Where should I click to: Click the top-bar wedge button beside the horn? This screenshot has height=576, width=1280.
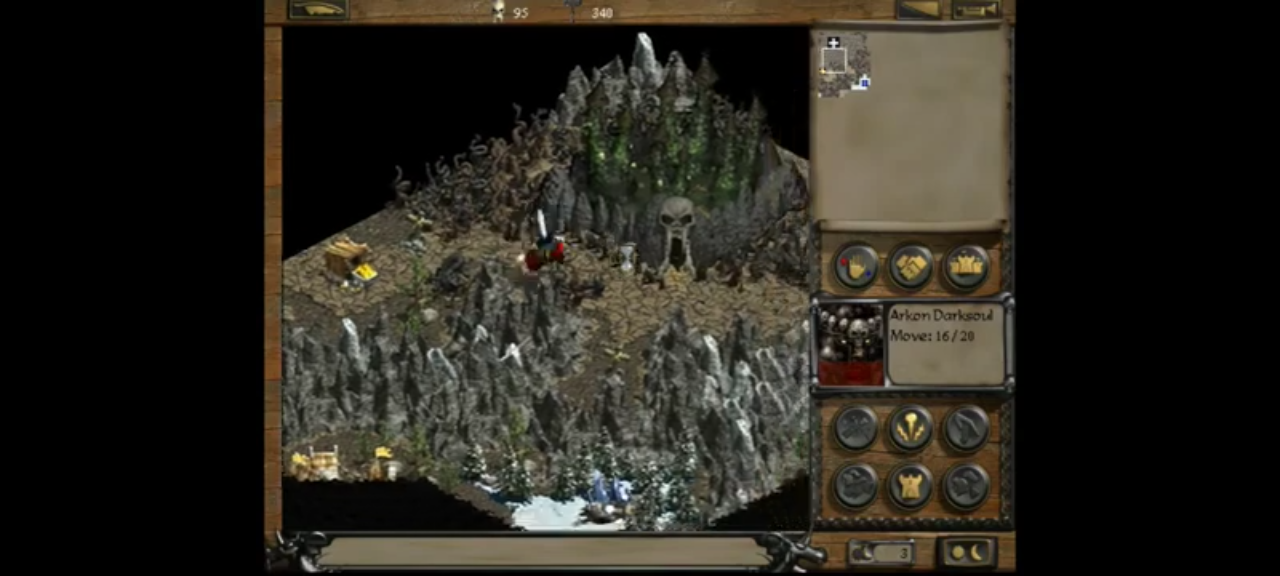pyautogui.click(x=919, y=10)
